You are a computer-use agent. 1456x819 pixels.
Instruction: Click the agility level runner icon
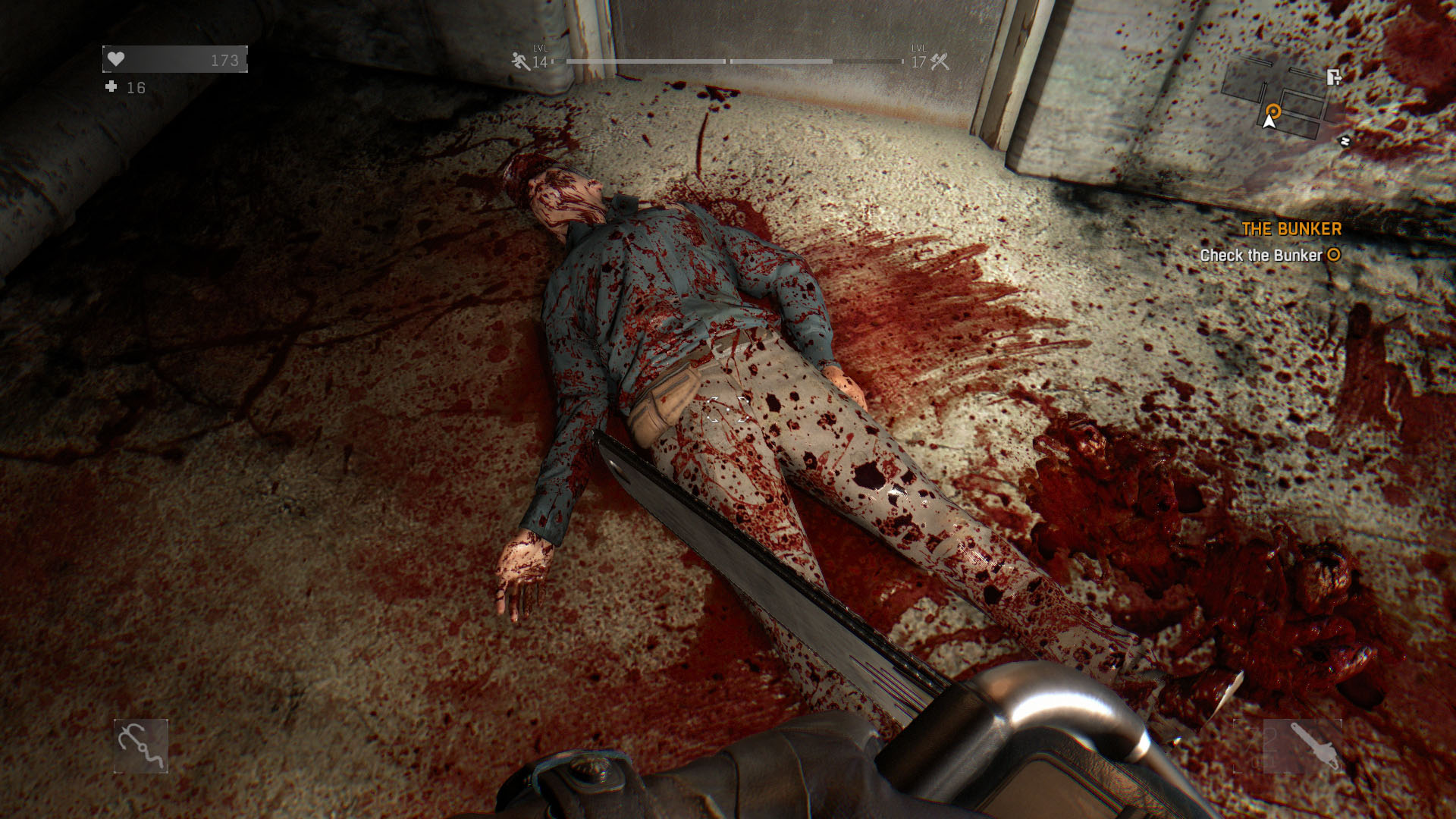point(520,61)
